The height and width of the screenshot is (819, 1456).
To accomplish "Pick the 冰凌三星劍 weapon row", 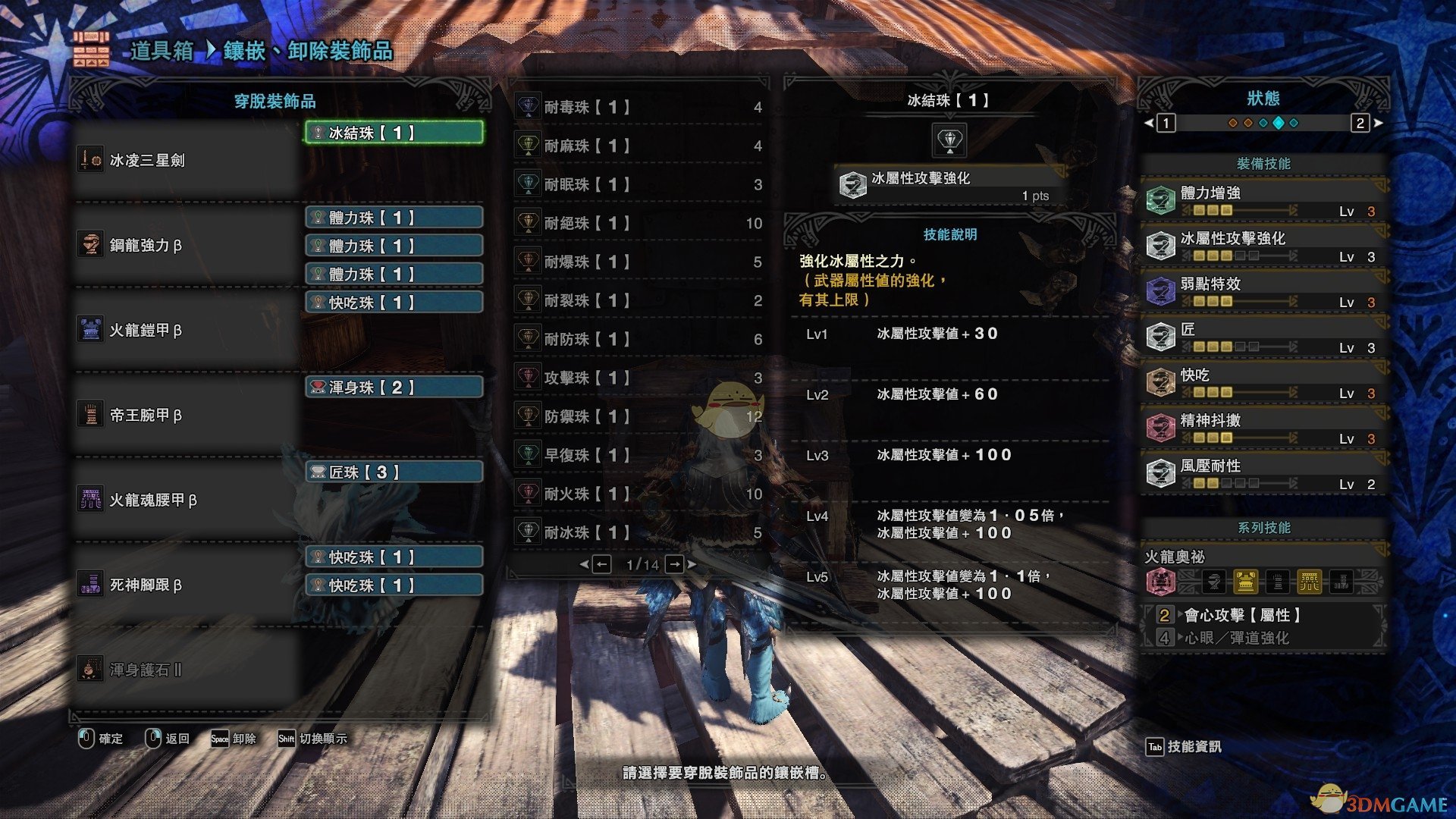I will pos(187,160).
